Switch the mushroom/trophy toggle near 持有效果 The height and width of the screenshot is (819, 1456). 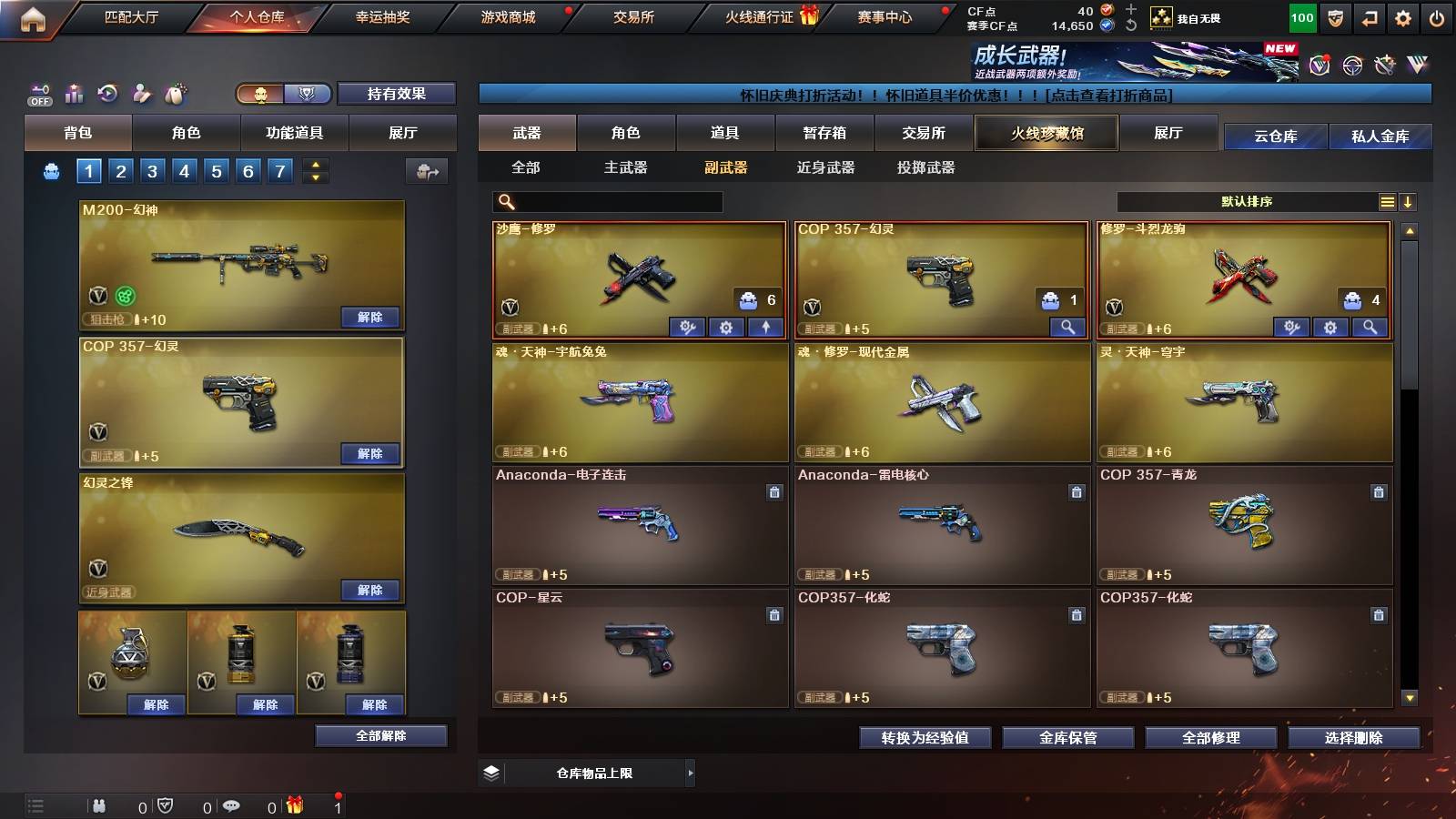coord(282,94)
